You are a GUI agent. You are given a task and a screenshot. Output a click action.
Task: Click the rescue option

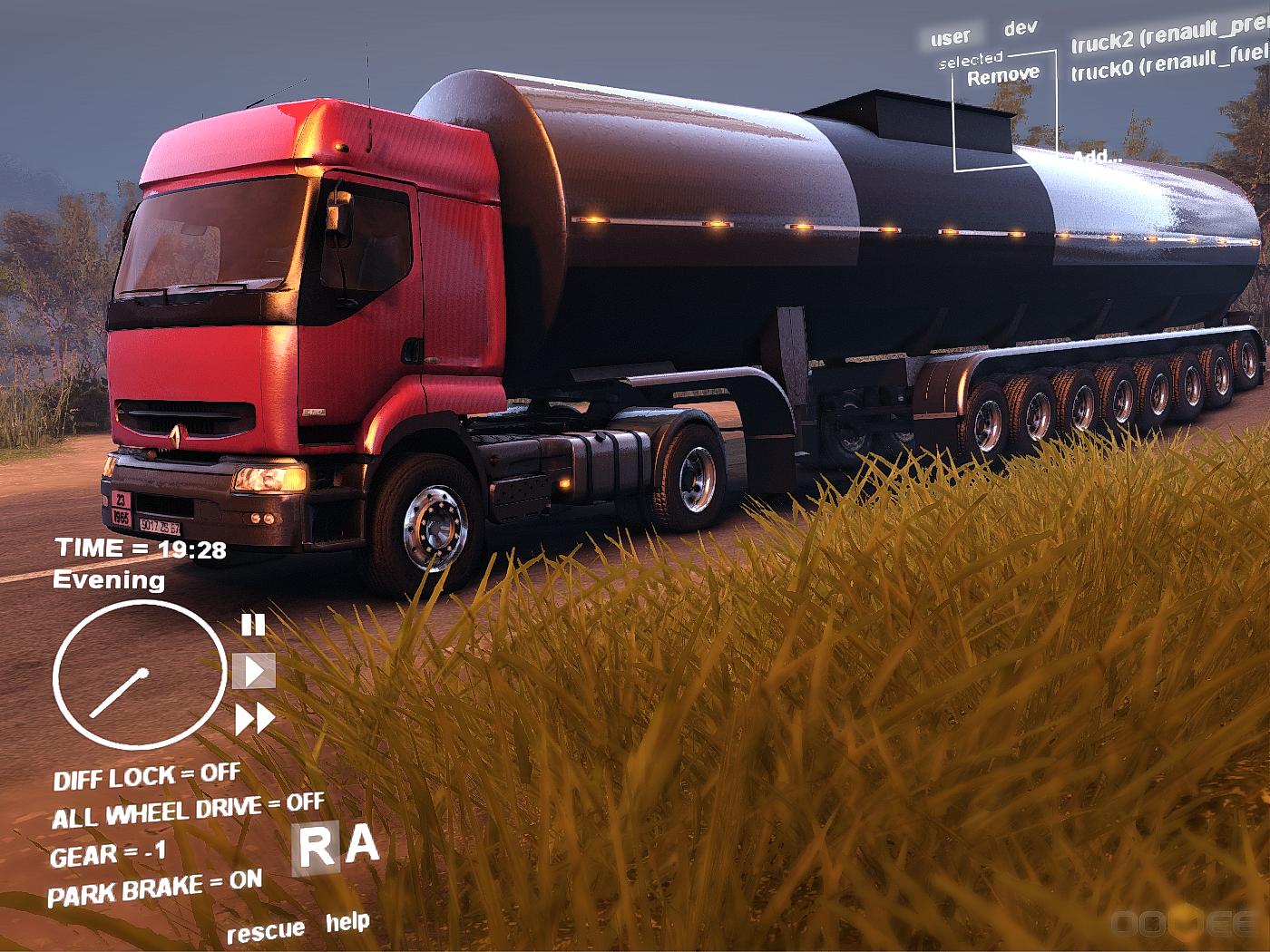pos(265,931)
